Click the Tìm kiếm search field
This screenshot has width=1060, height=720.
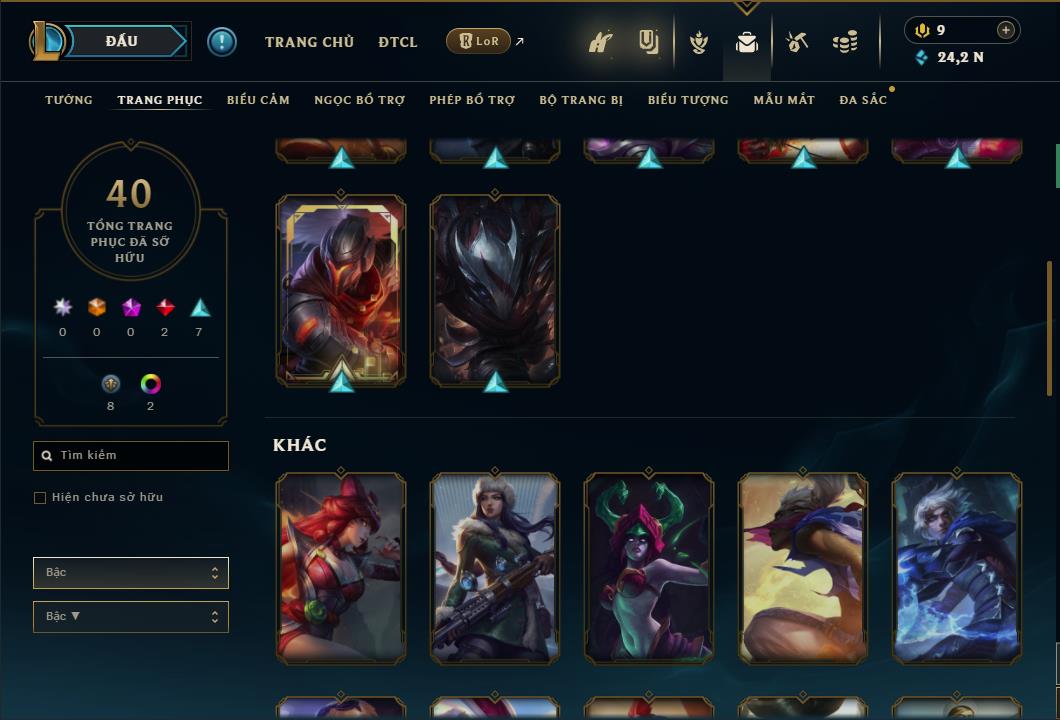(131, 456)
